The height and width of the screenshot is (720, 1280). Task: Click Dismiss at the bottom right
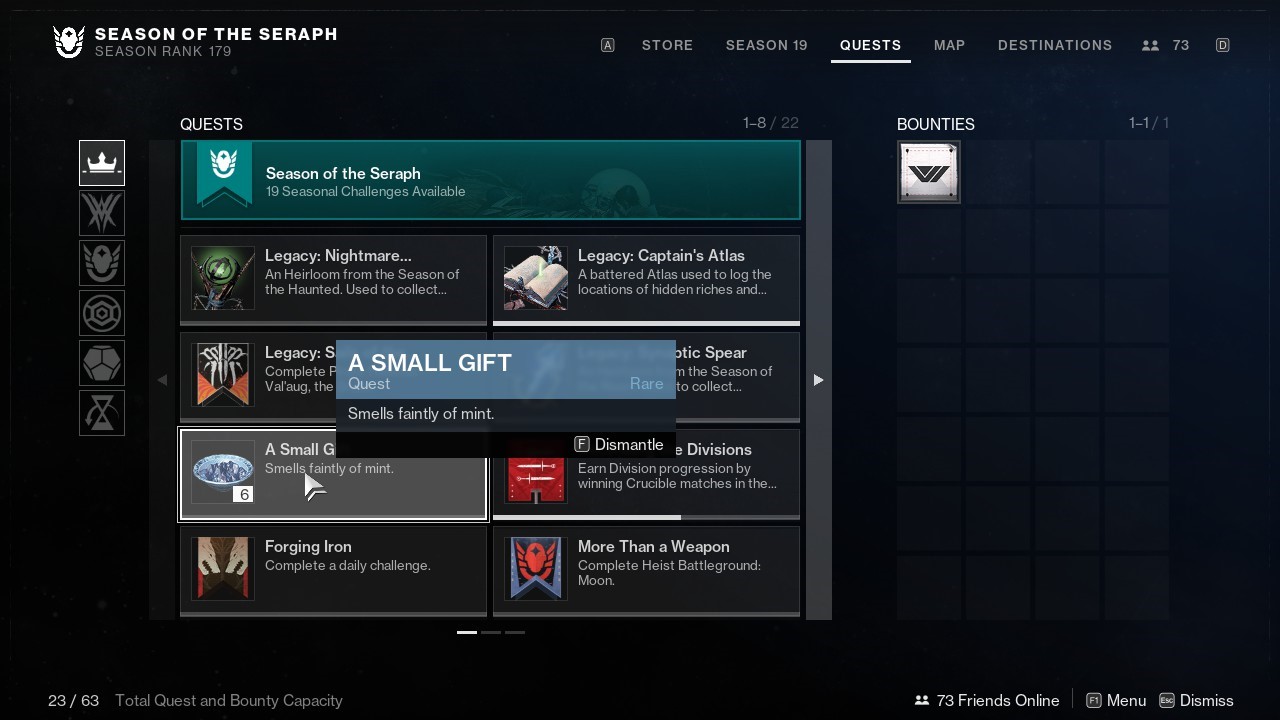click(1208, 700)
